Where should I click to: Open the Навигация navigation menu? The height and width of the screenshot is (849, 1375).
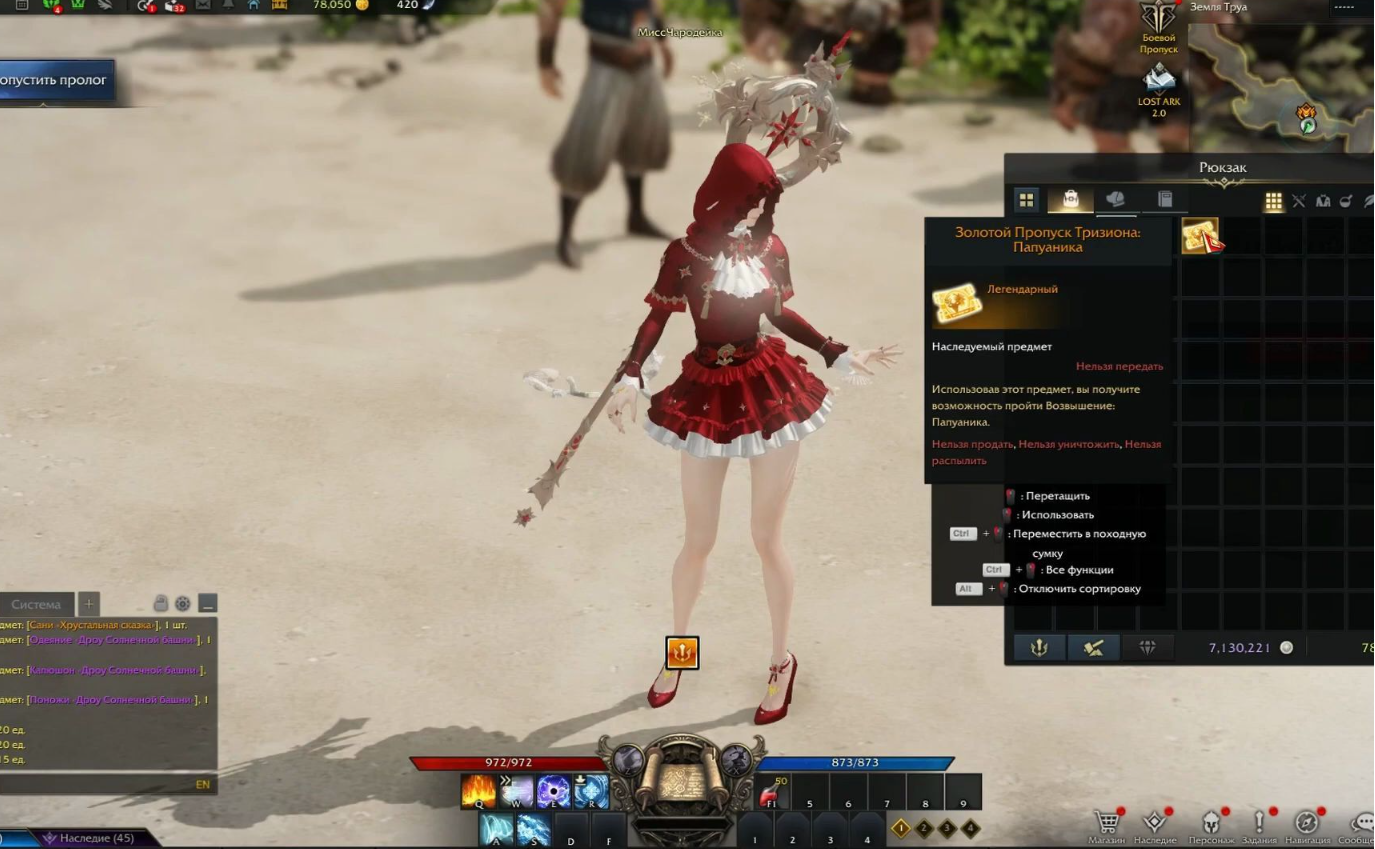[1307, 825]
